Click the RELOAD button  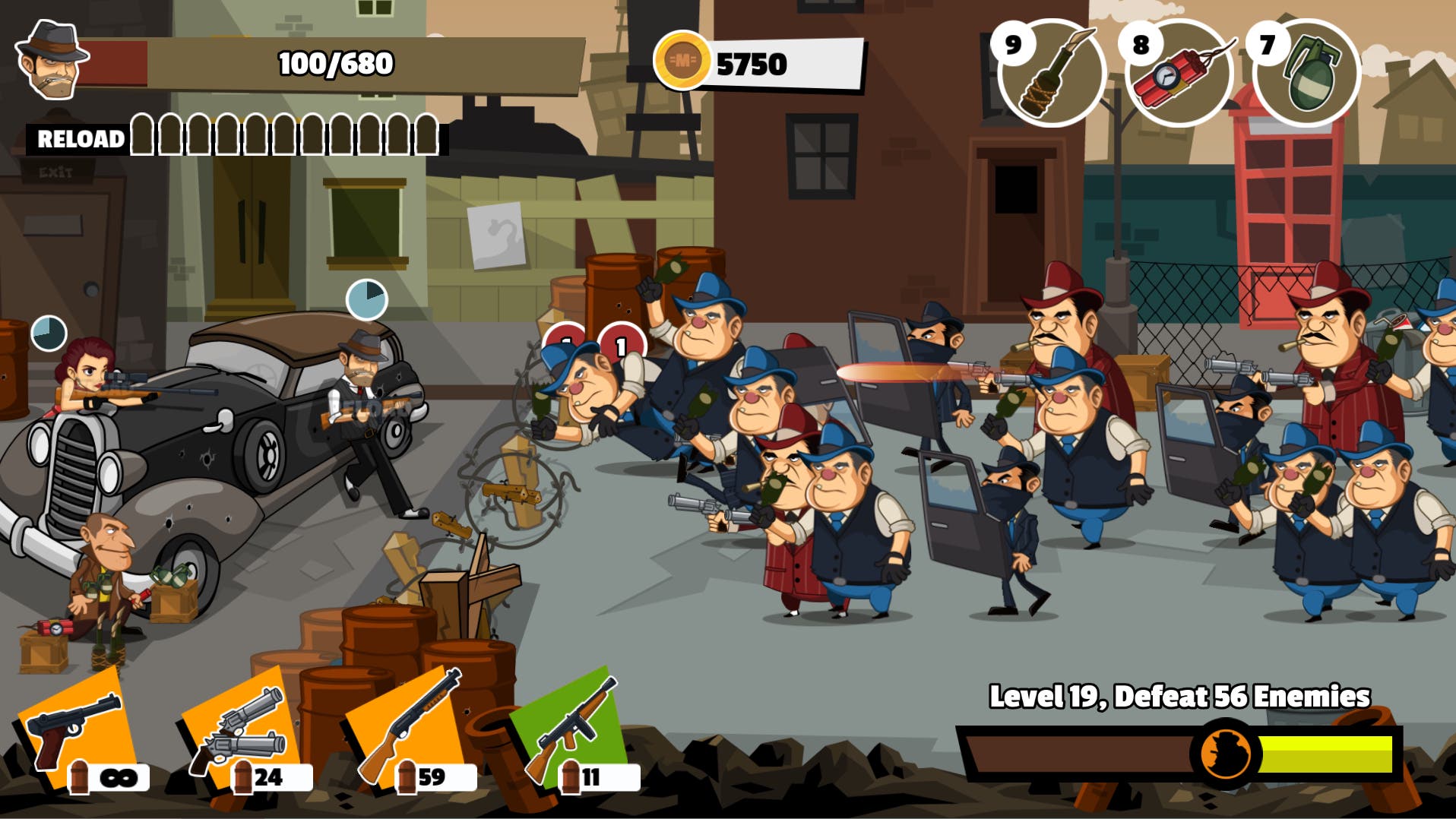tap(79, 139)
